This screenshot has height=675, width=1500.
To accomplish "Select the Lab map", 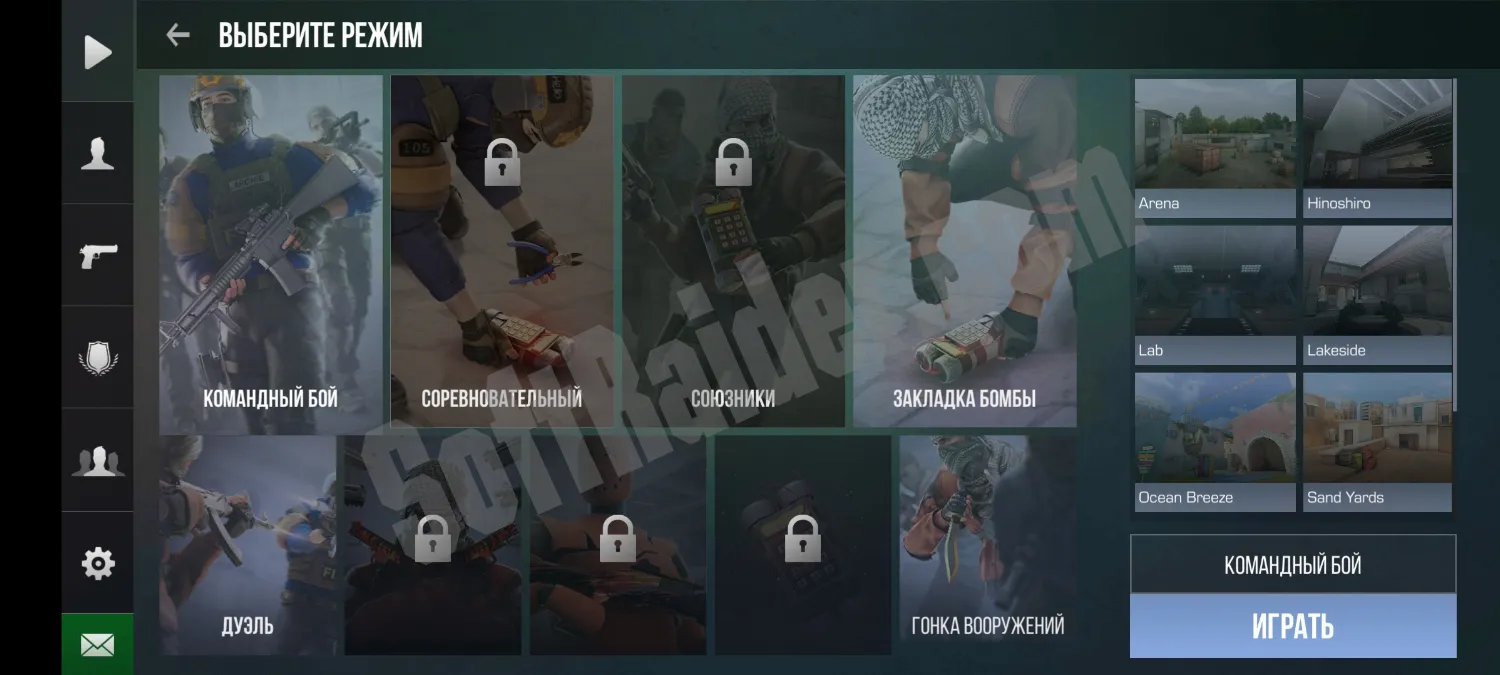I will coord(1215,294).
